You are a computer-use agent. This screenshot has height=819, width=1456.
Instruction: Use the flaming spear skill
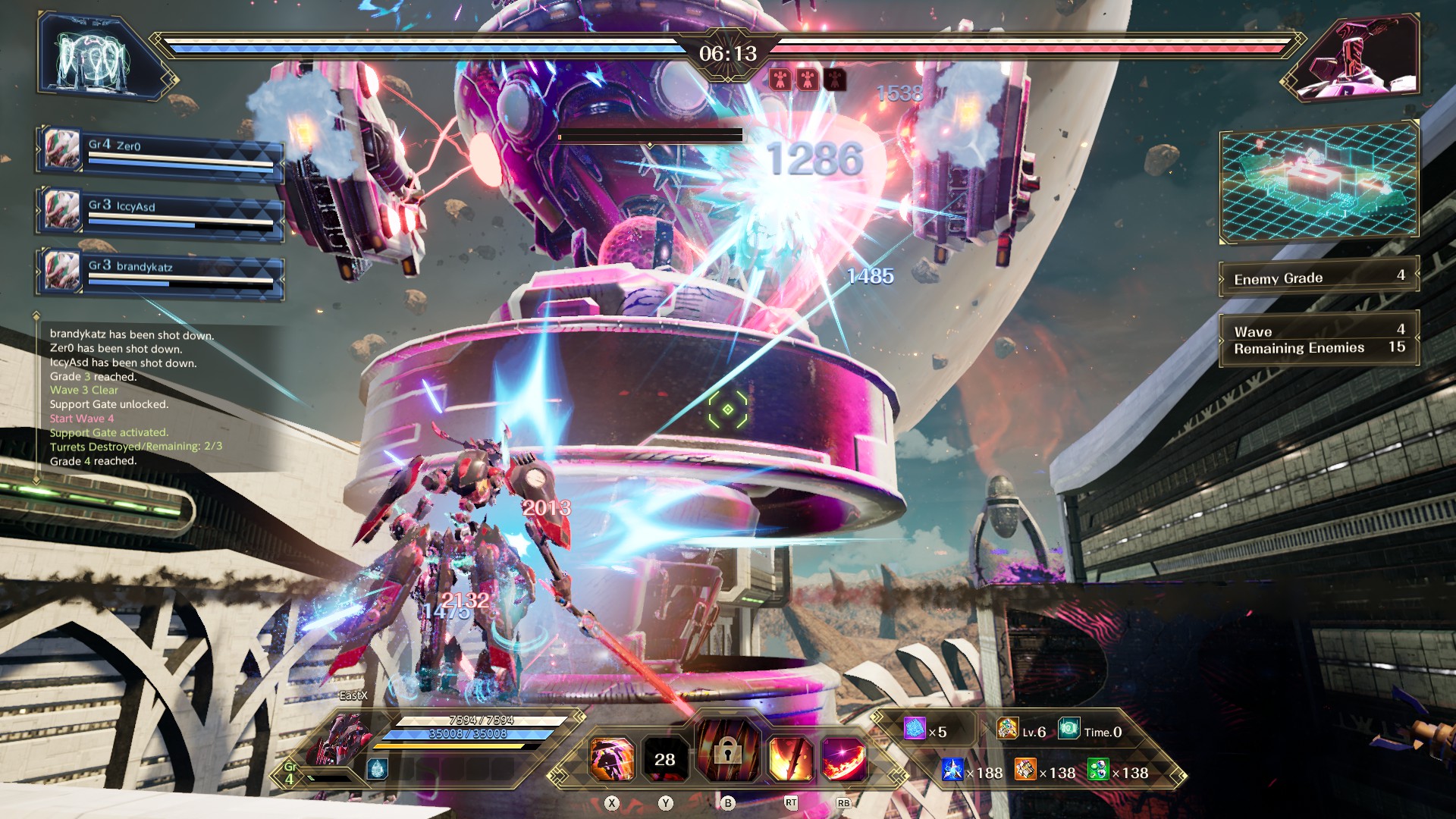790,759
